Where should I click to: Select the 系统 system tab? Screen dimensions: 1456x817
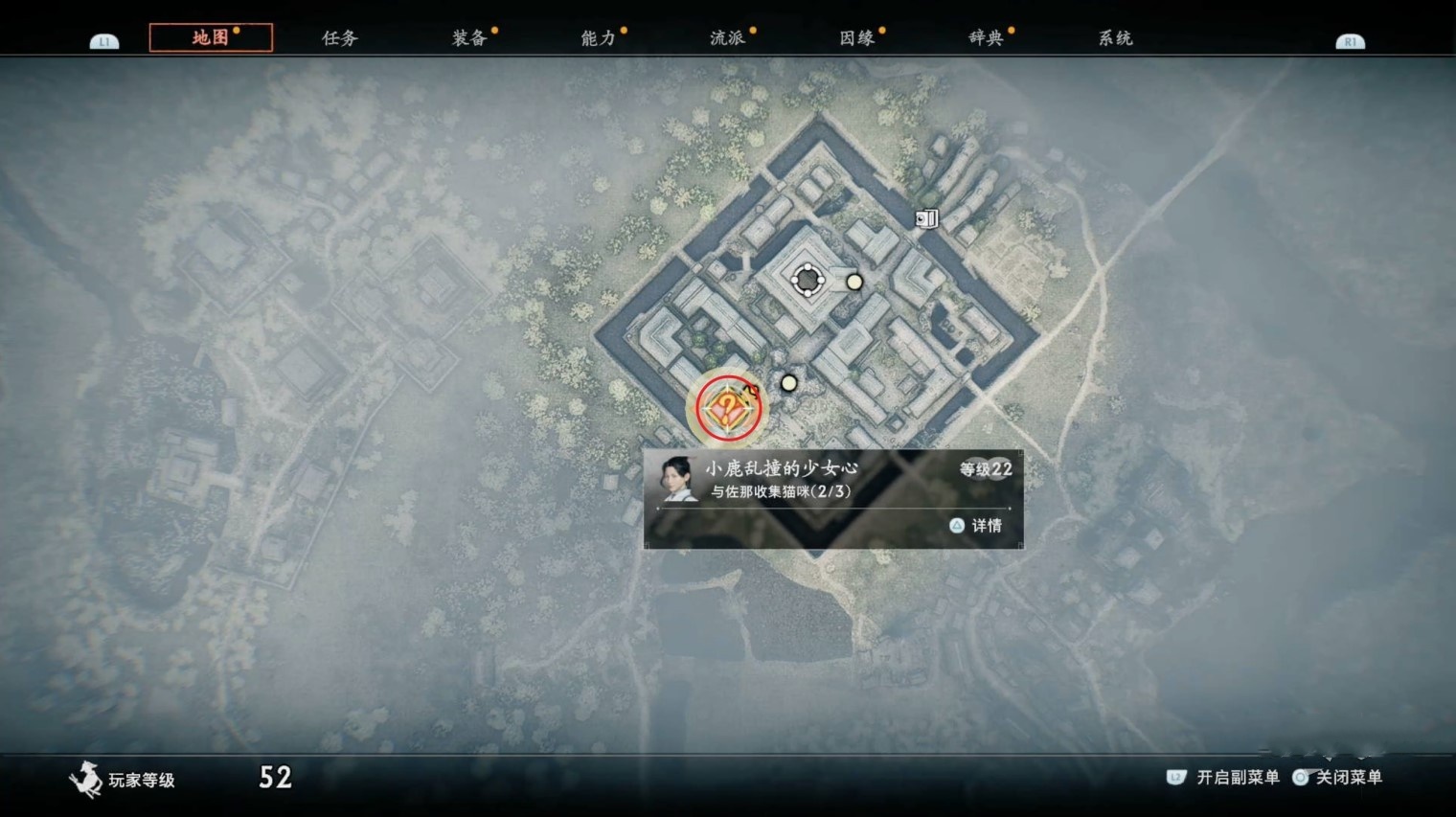click(x=1115, y=38)
